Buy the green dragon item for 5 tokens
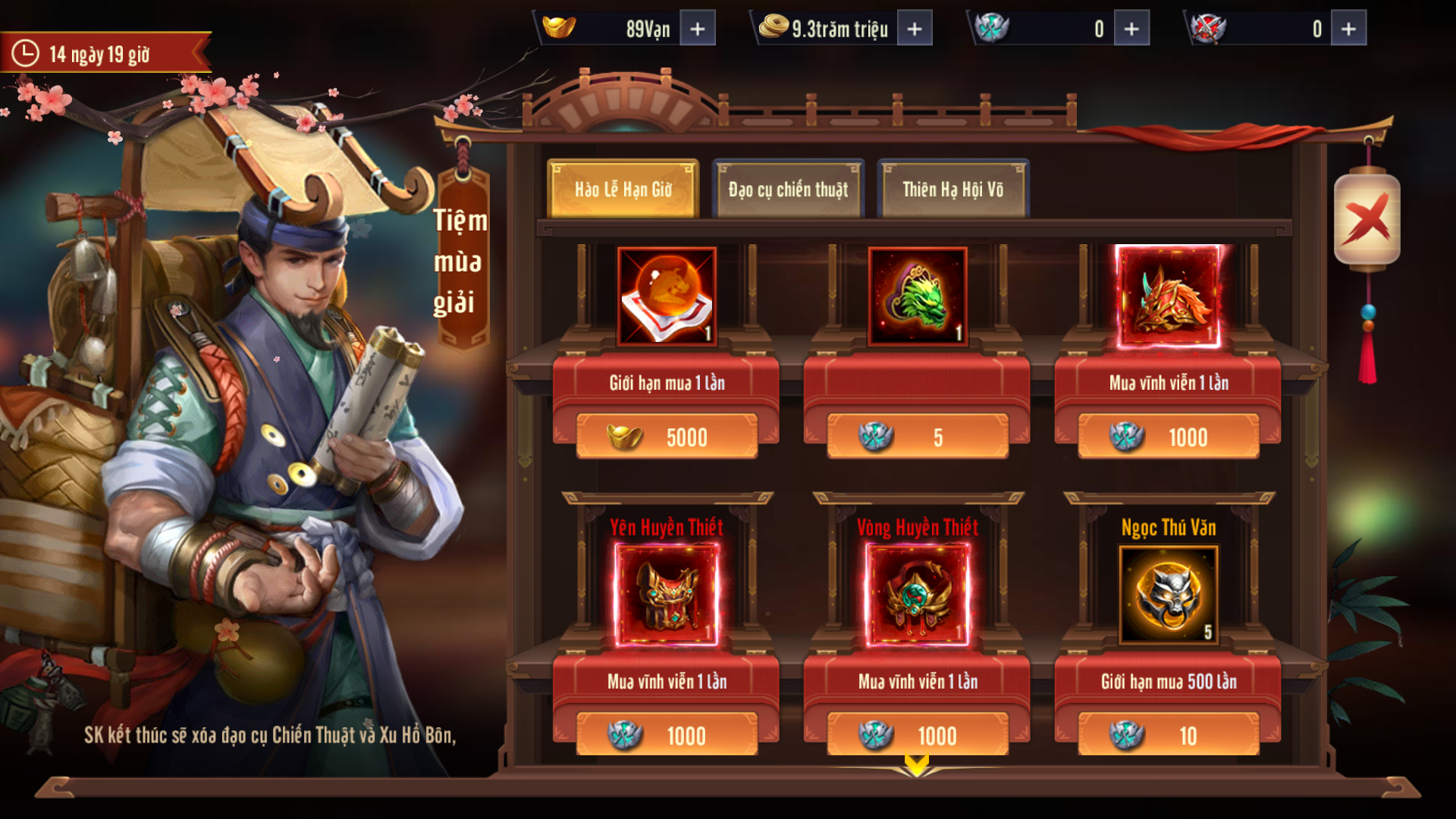 tap(918, 437)
